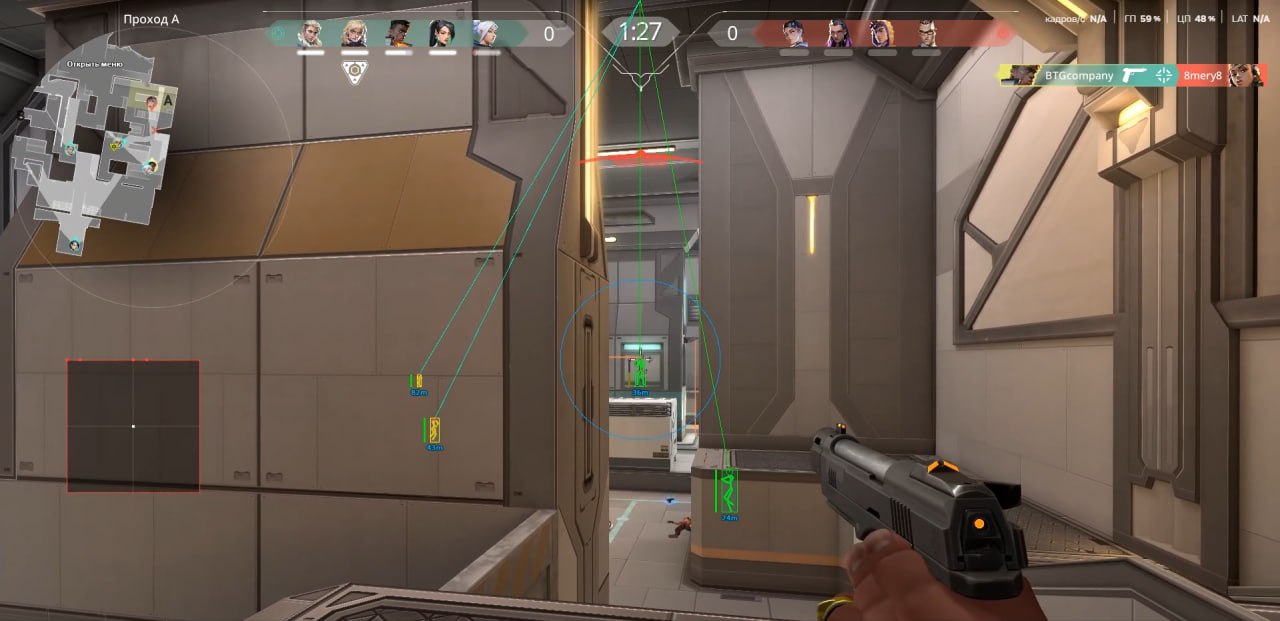Image resolution: width=1280 pixels, height=621 pixels.
Task: Select the Phoenix ally portrait in top bar
Action: (x=399, y=34)
